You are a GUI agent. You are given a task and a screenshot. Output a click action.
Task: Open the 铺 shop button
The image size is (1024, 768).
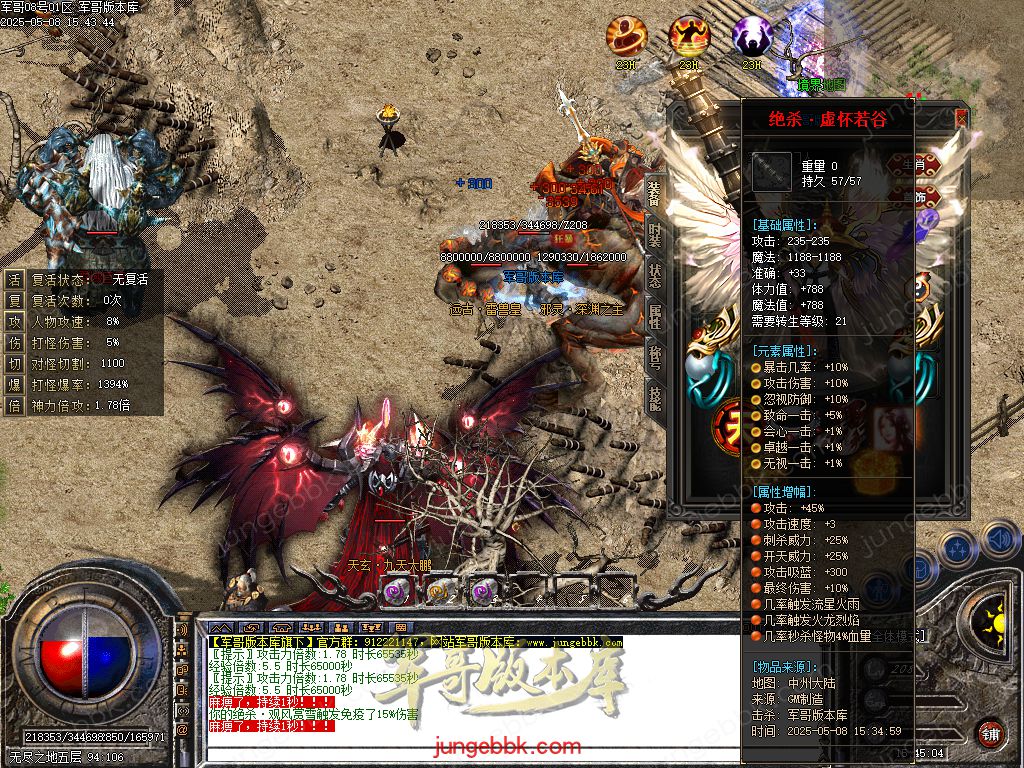pos(989,733)
